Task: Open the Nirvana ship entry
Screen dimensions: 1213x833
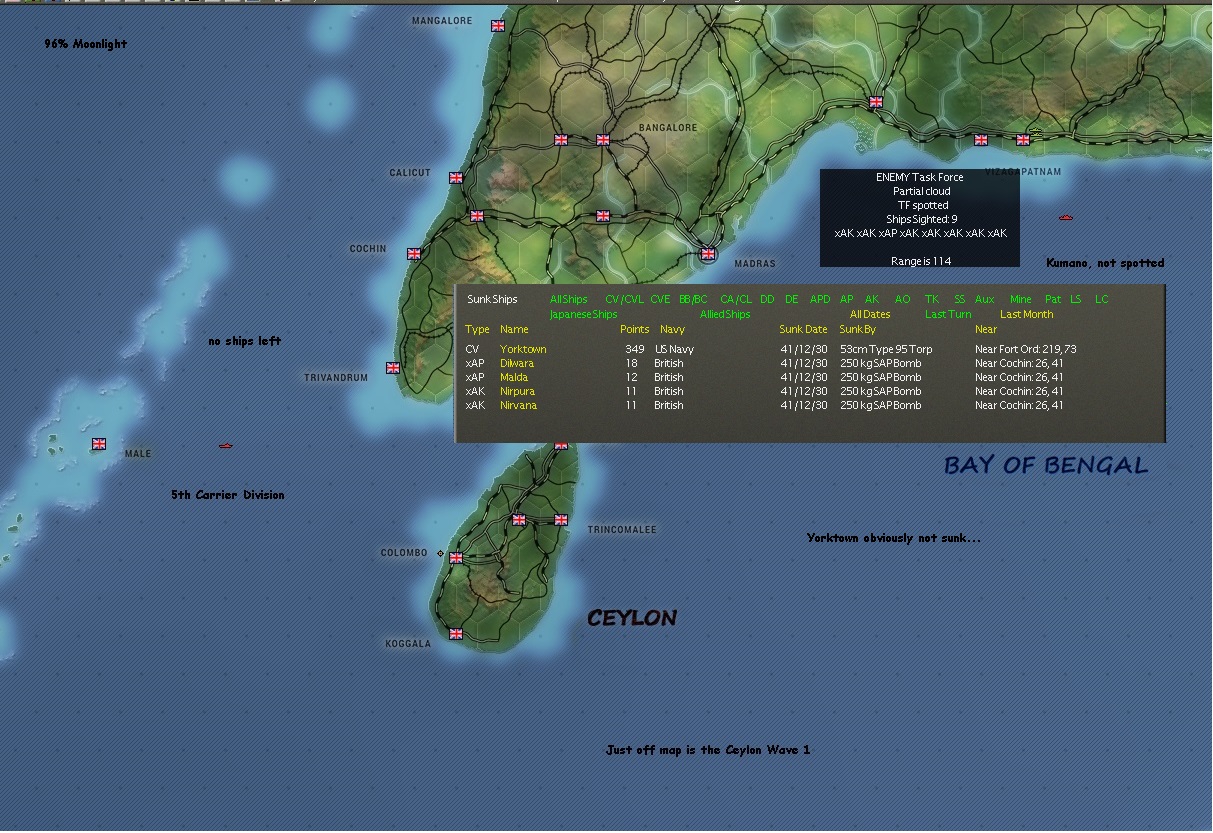Action: coord(518,405)
